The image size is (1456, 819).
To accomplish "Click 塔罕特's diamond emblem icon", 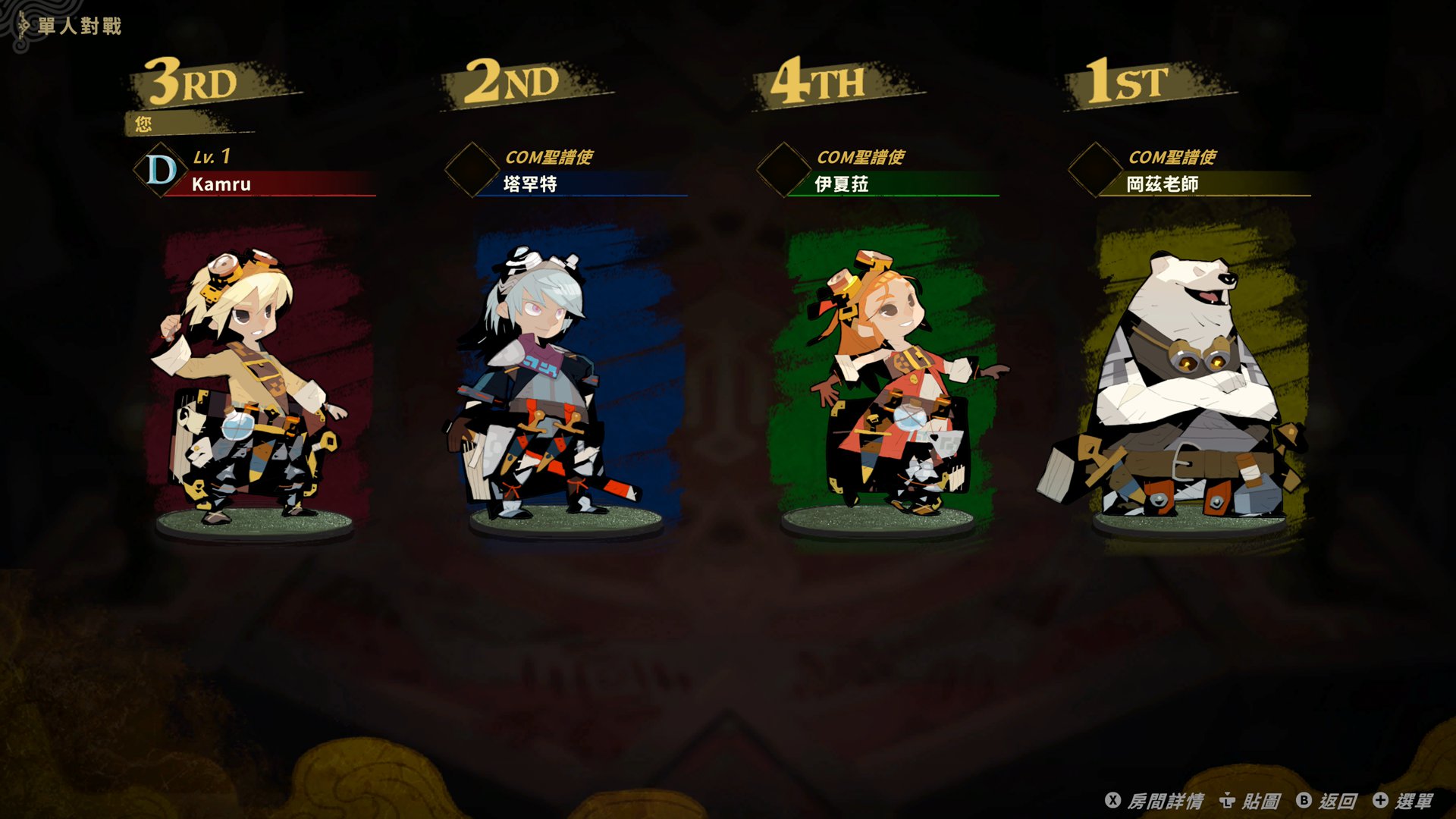I will pos(472,171).
